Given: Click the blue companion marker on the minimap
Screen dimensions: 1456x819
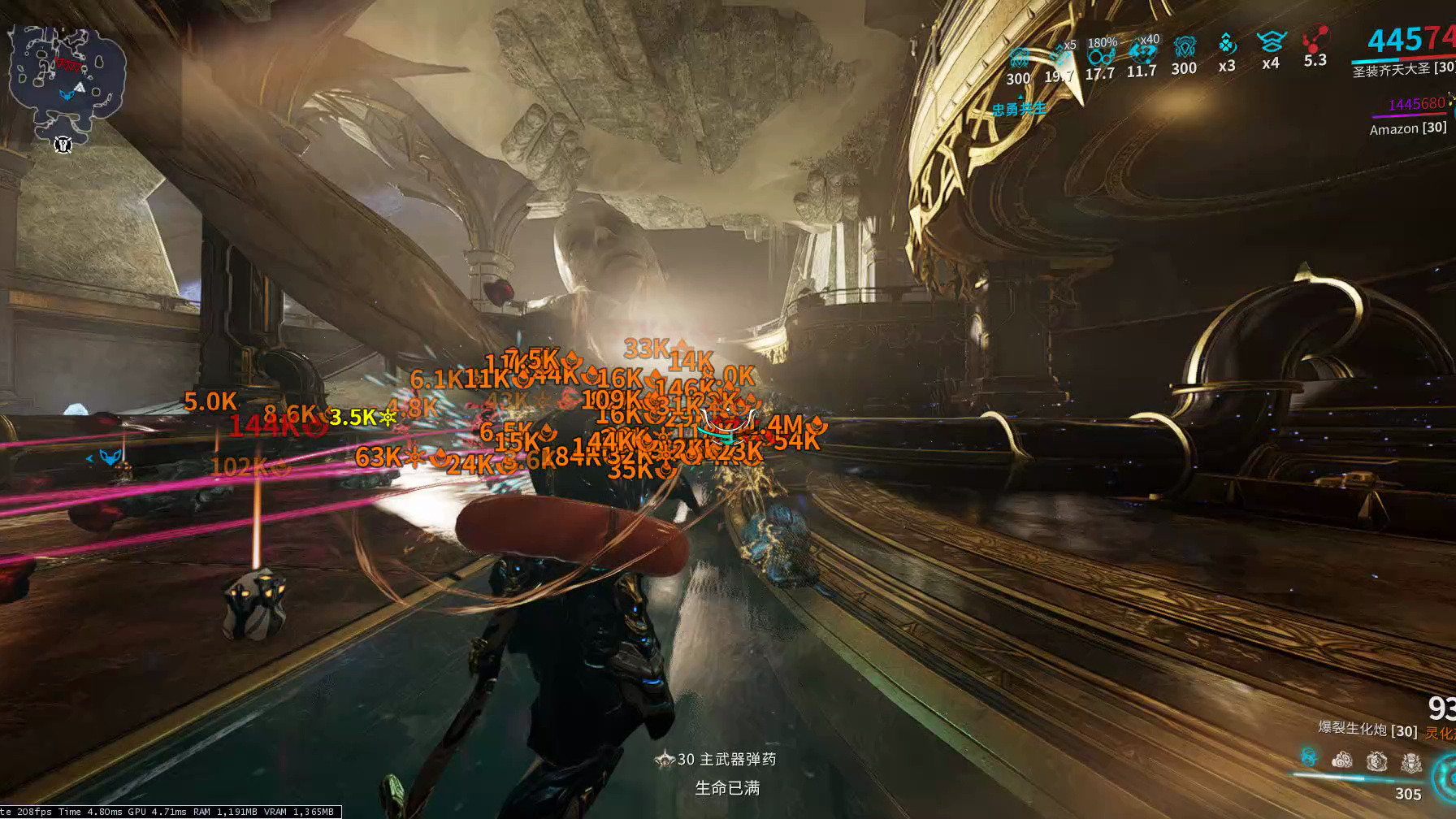Looking at the screenshot, I should (x=67, y=96).
